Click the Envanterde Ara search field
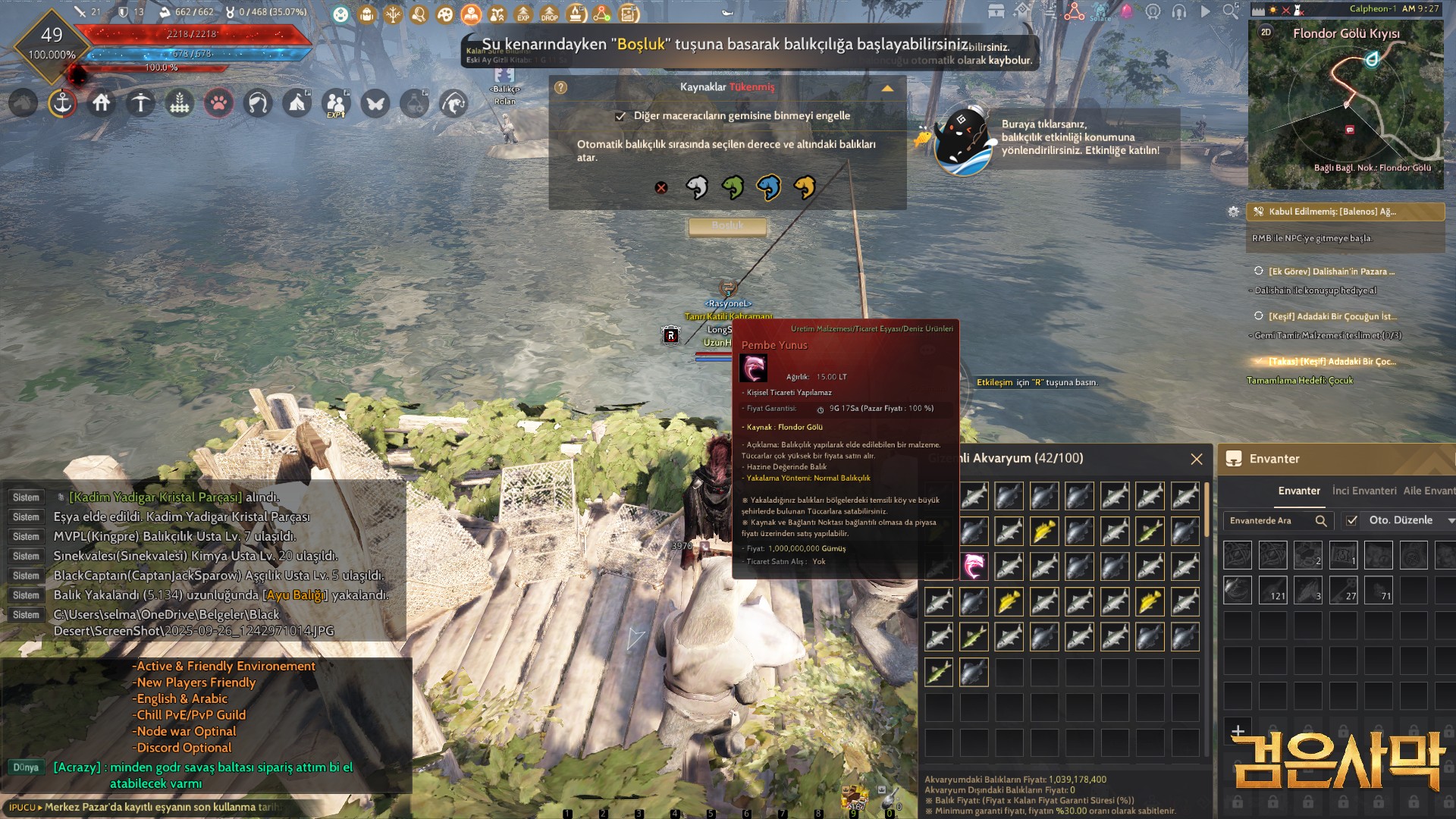This screenshot has width=1456, height=819. 1270,520
